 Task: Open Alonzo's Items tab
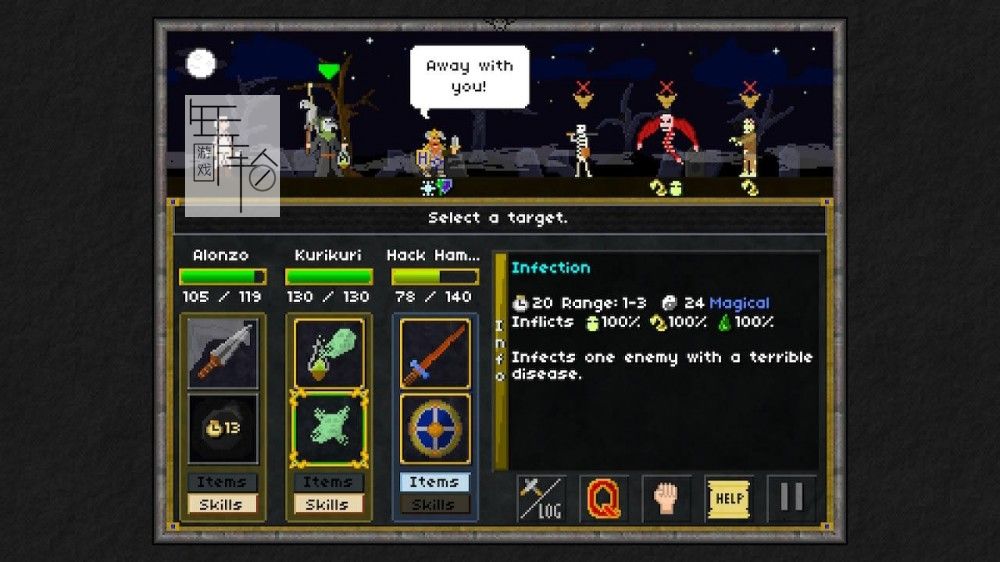click(222, 482)
